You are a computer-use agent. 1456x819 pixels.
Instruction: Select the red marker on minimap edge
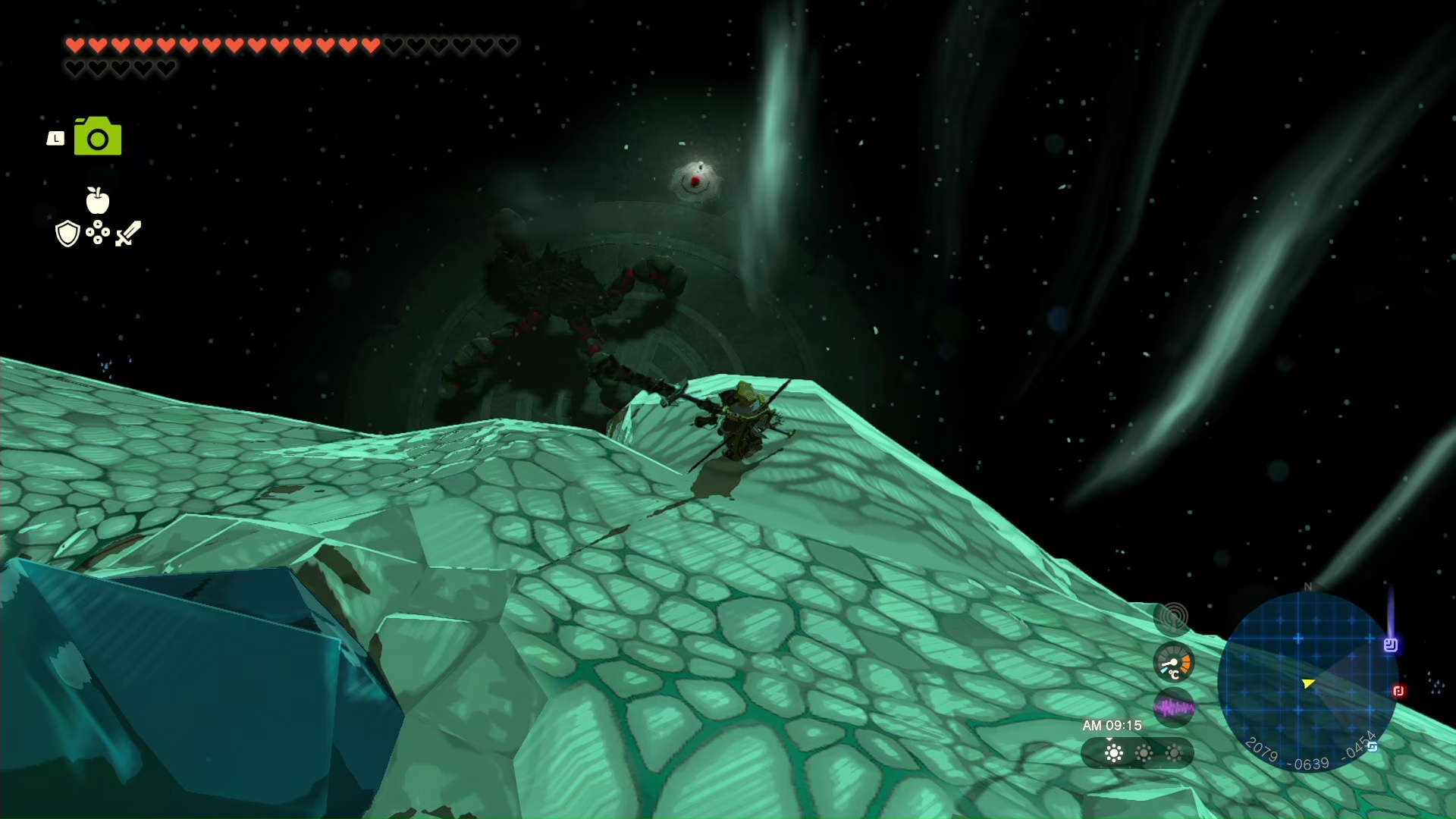[x=1398, y=691]
